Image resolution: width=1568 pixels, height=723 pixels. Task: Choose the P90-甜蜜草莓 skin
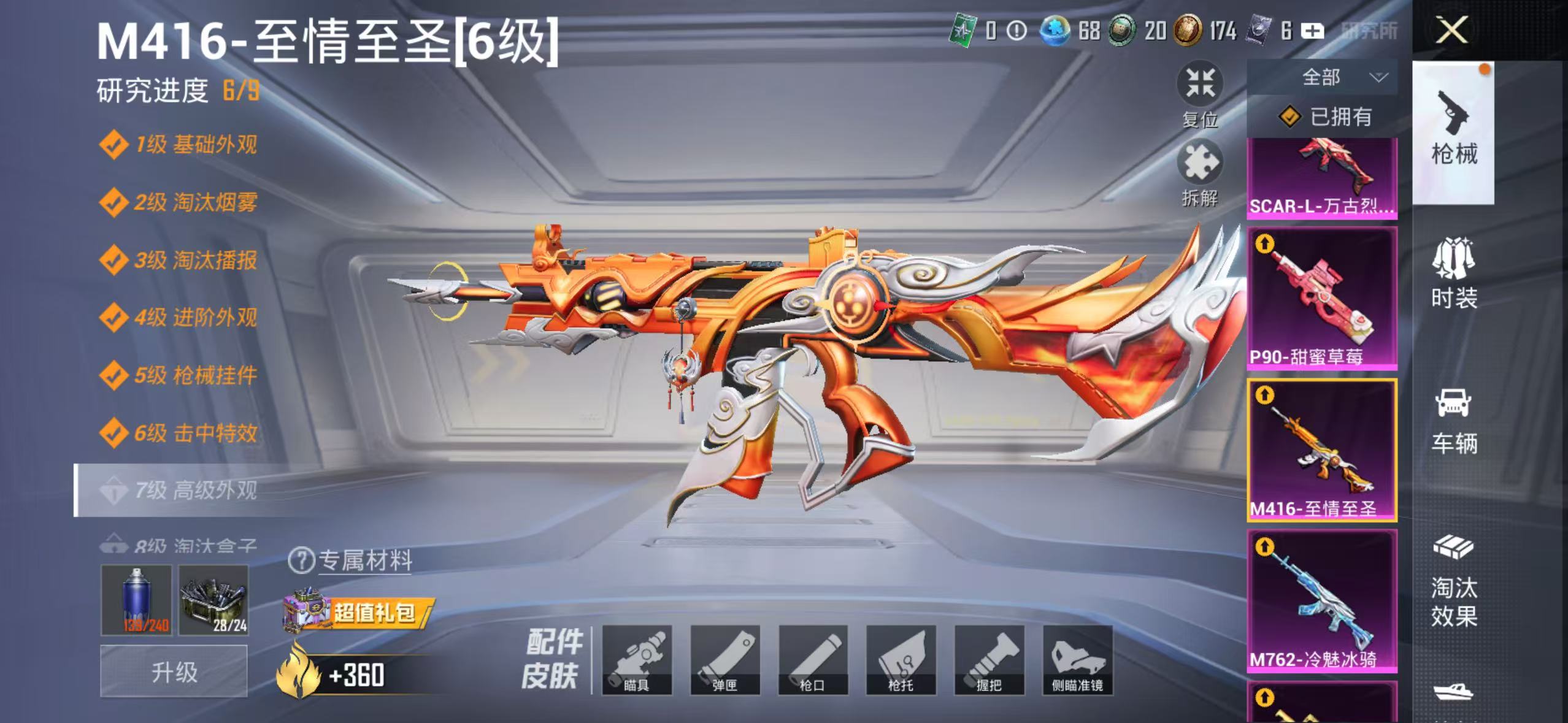(1323, 298)
